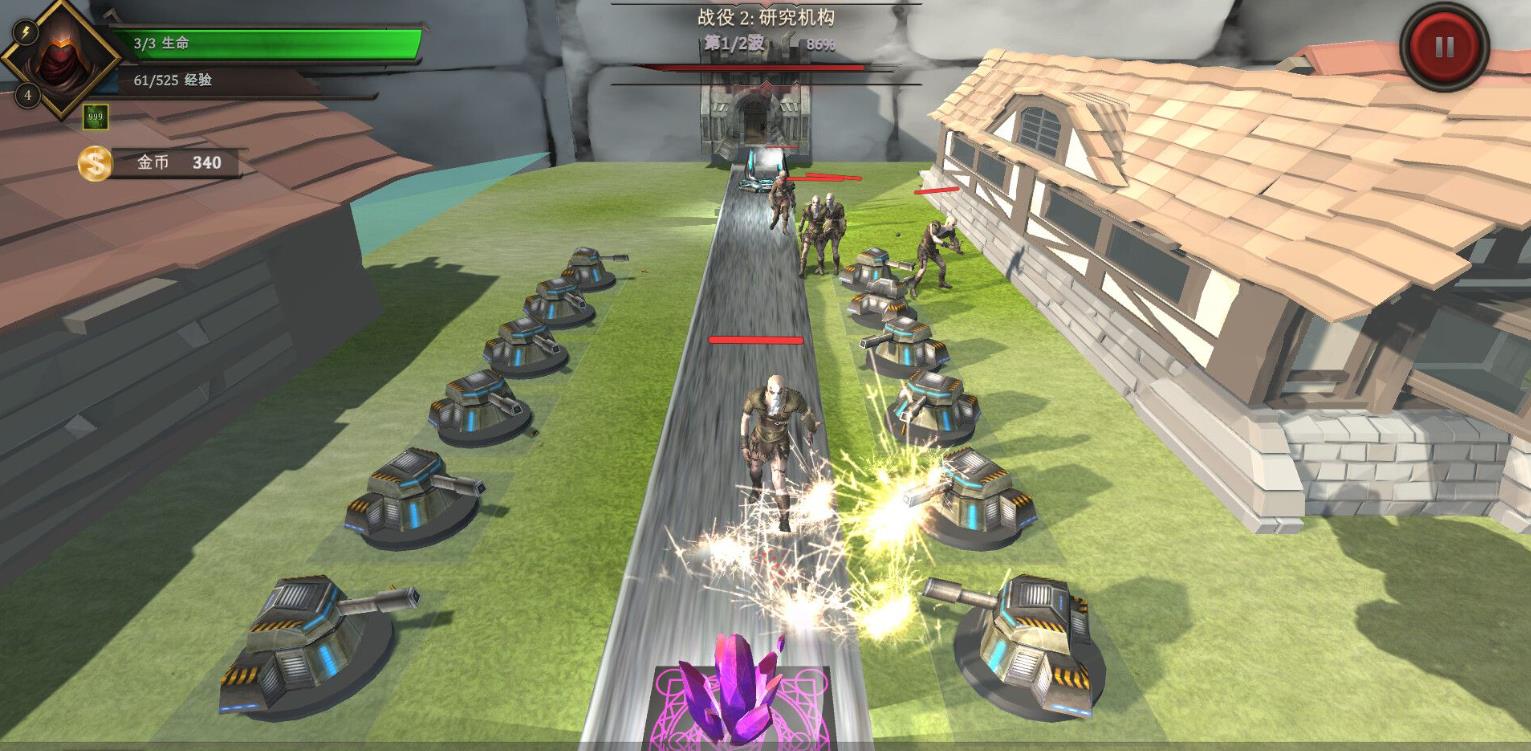Open the green 999 consumable item icon
1531x751 pixels.
click(x=94, y=115)
